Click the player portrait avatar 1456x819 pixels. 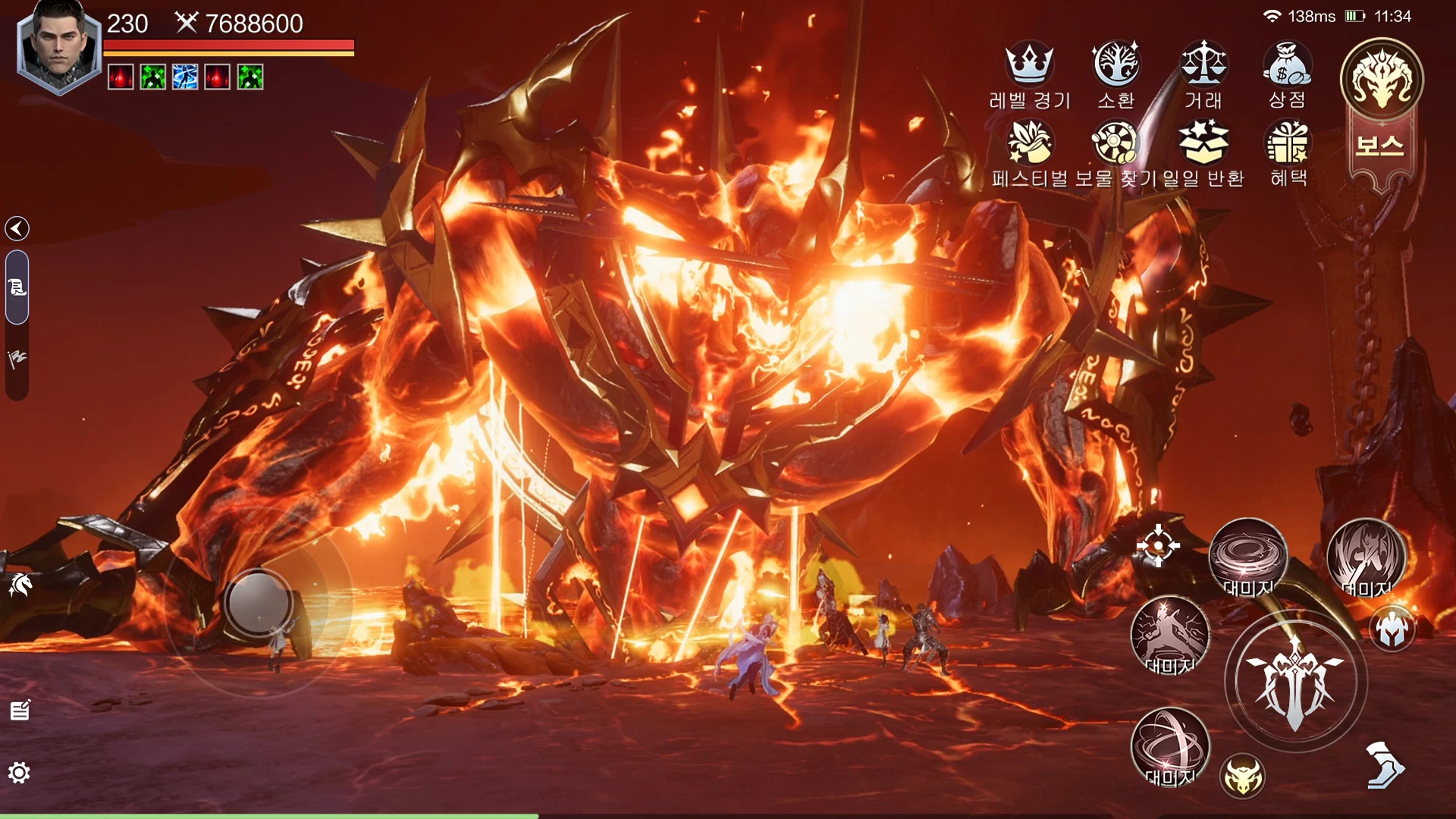click(58, 45)
